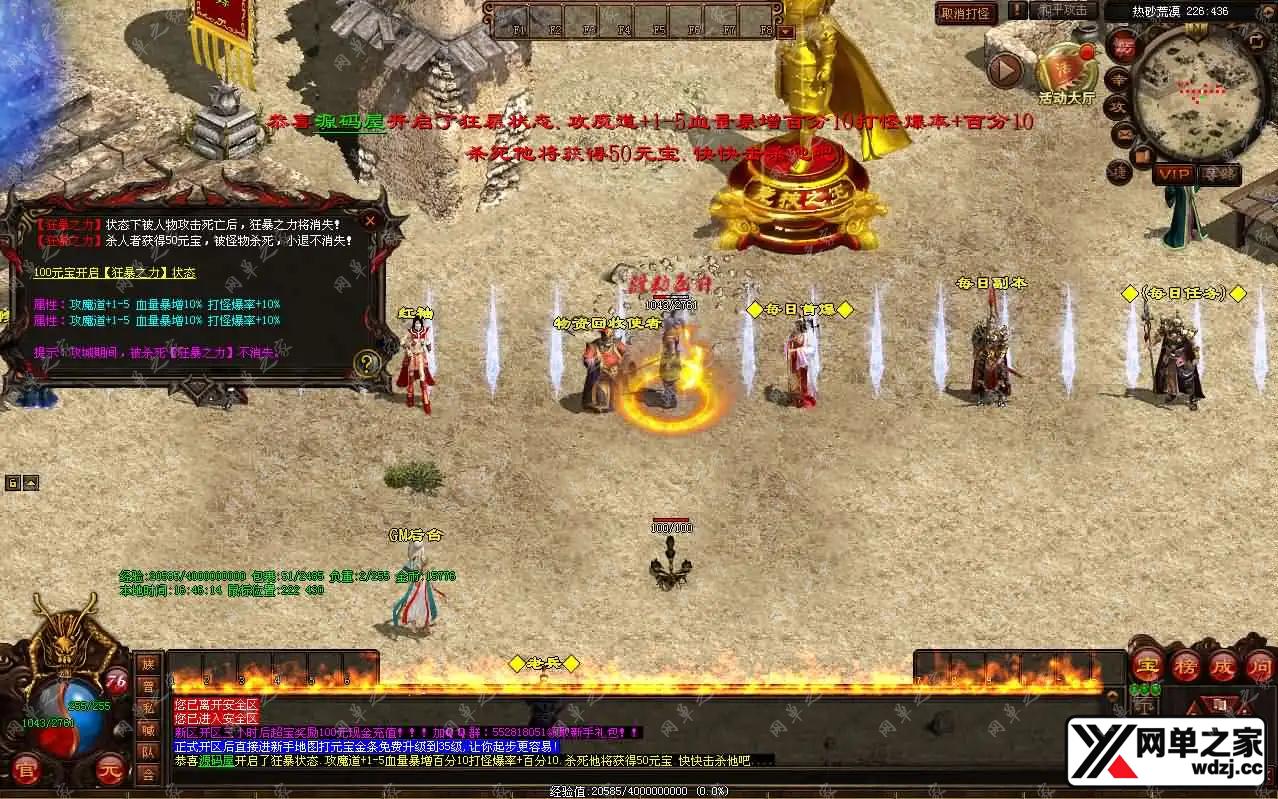This screenshot has height=799, width=1278.
Task: Switch chat to the 私 private channel
Action: (x=148, y=708)
